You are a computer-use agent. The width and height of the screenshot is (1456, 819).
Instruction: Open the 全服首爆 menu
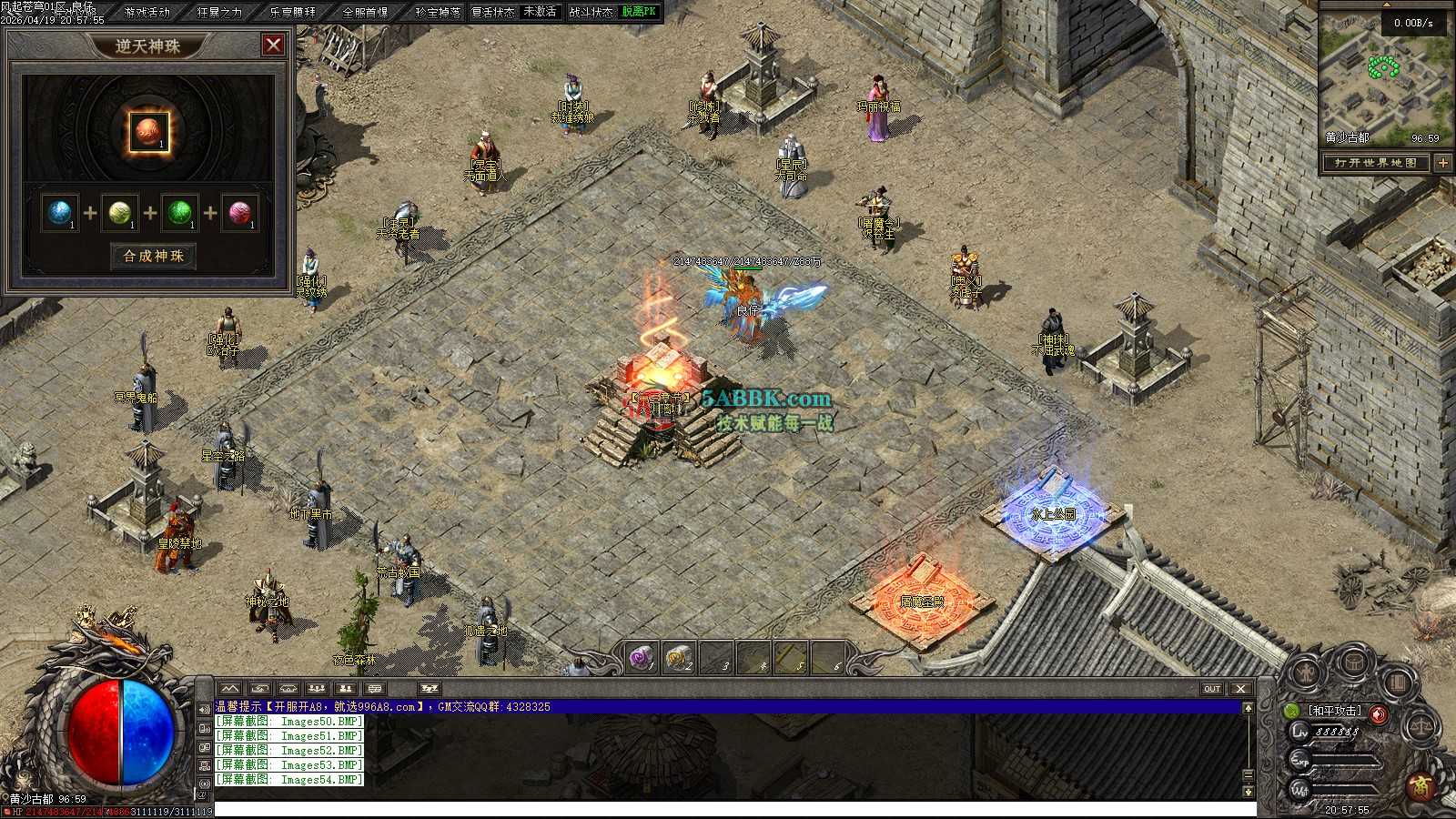pyautogui.click(x=365, y=12)
